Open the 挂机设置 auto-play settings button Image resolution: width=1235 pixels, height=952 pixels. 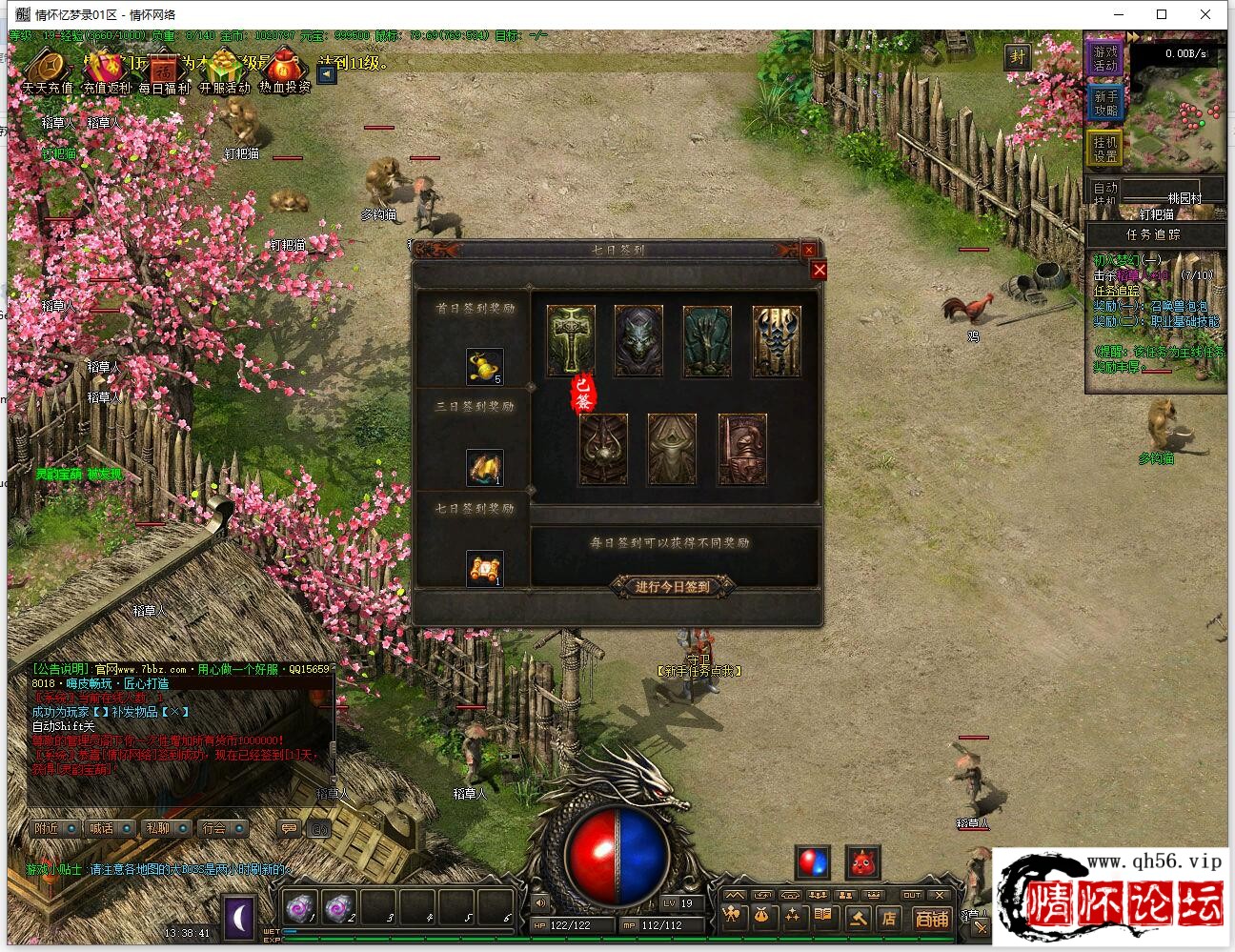click(x=1105, y=149)
